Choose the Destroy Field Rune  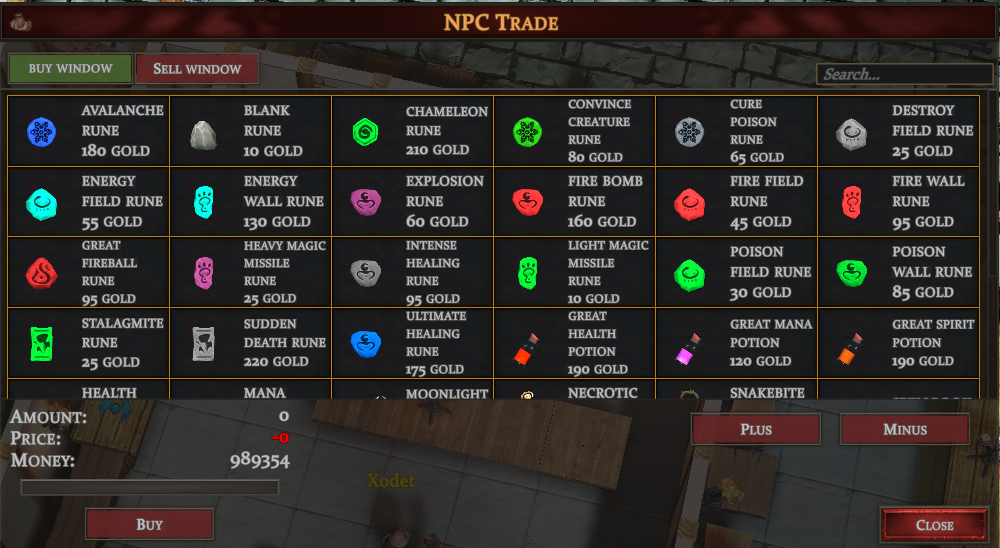(898, 131)
